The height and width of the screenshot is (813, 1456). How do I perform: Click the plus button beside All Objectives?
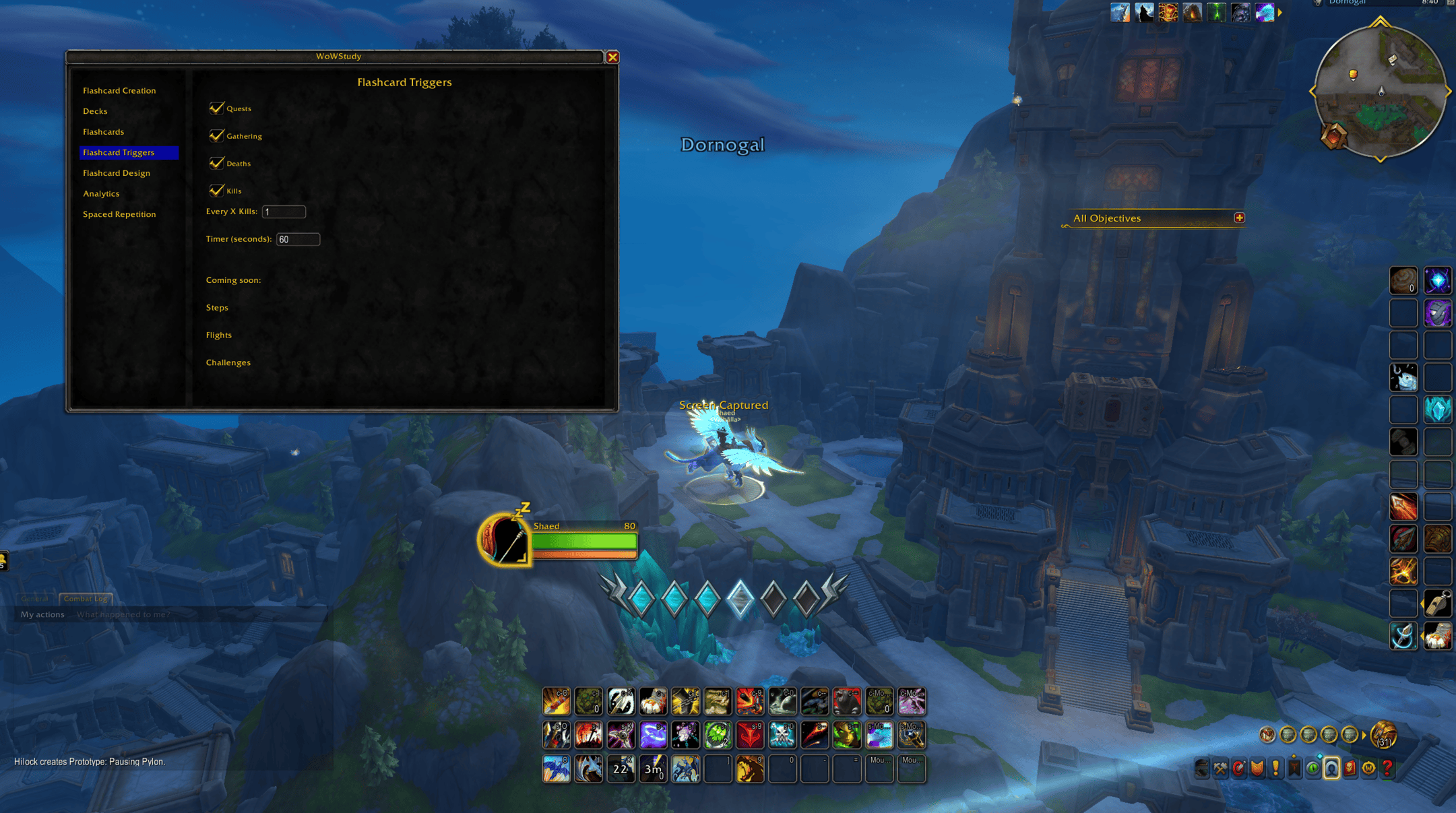click(x=1240, y=218)
